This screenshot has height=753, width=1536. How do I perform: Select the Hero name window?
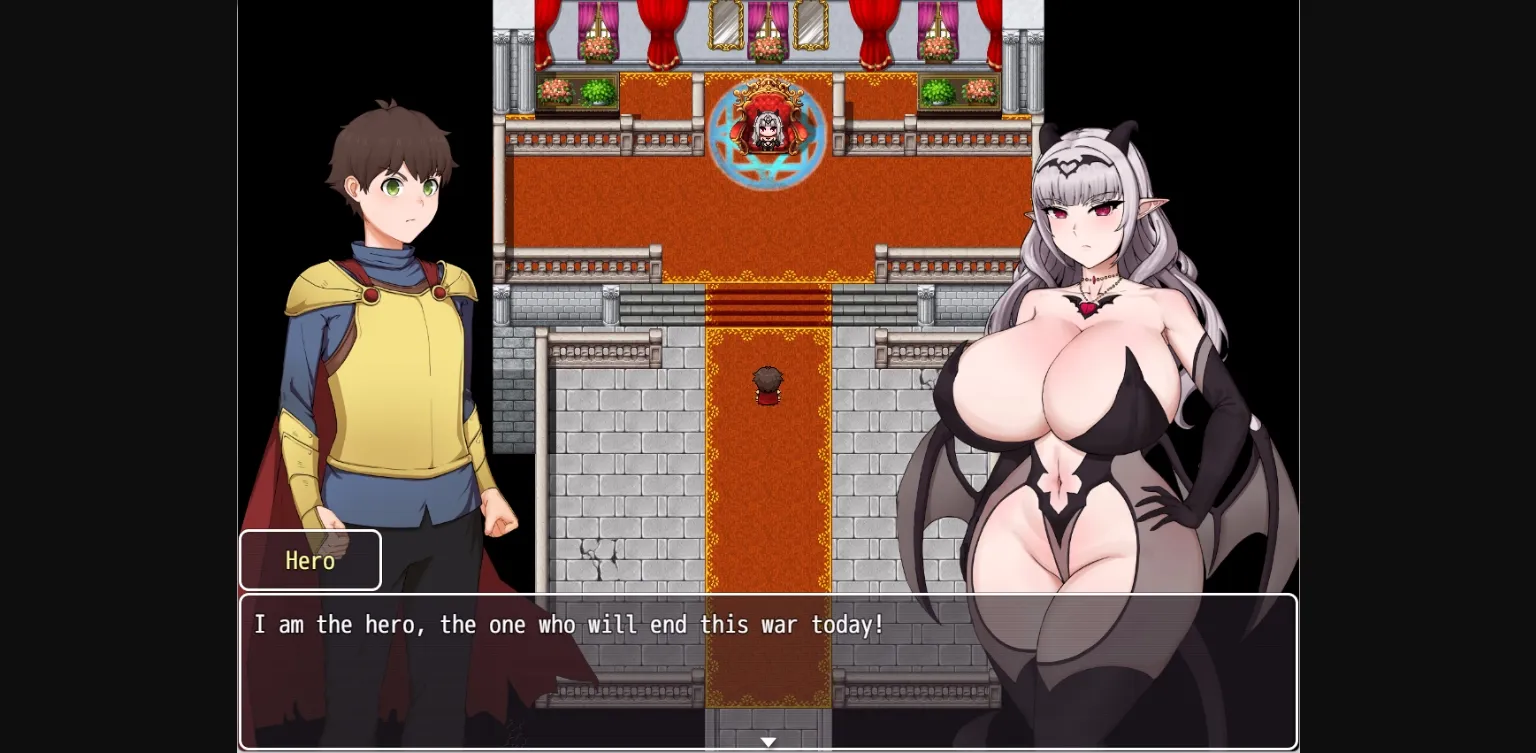(x=310, y=561)
